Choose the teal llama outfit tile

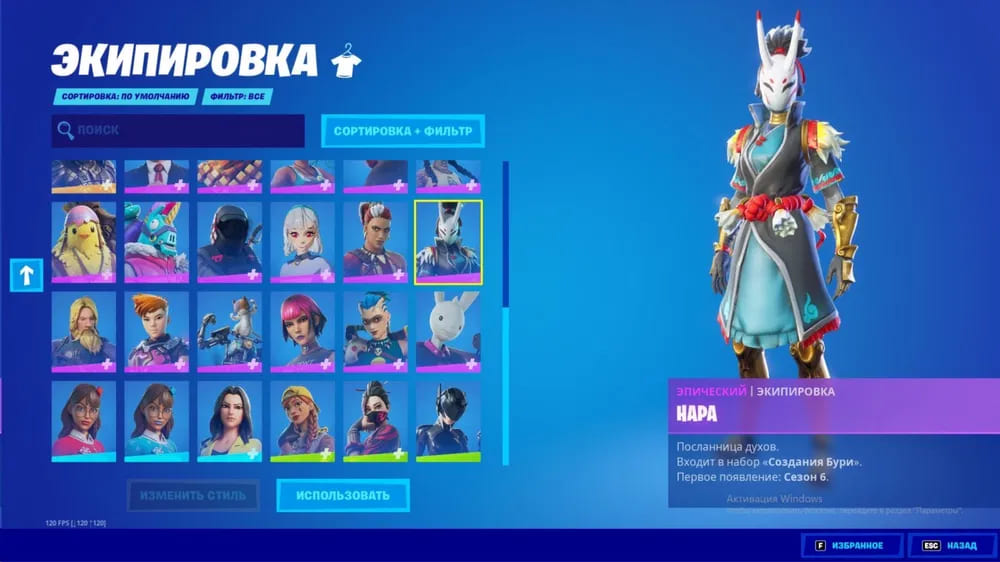point(156,241)
